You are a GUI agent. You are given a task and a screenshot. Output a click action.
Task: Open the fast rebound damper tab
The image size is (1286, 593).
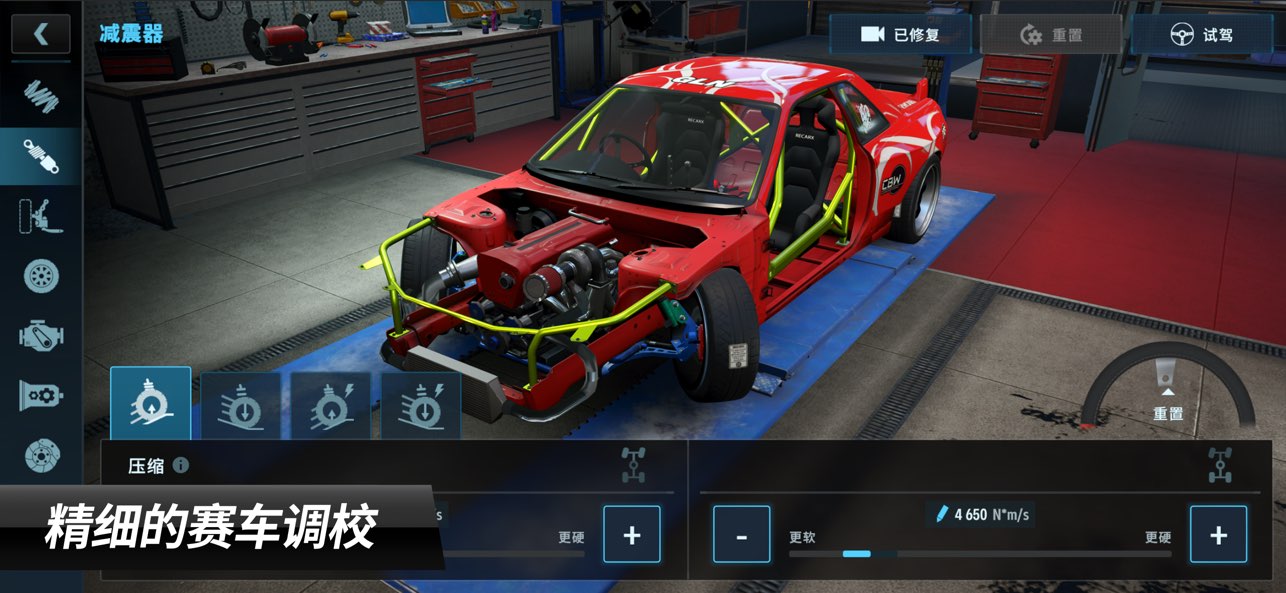(x=421, y=406)
